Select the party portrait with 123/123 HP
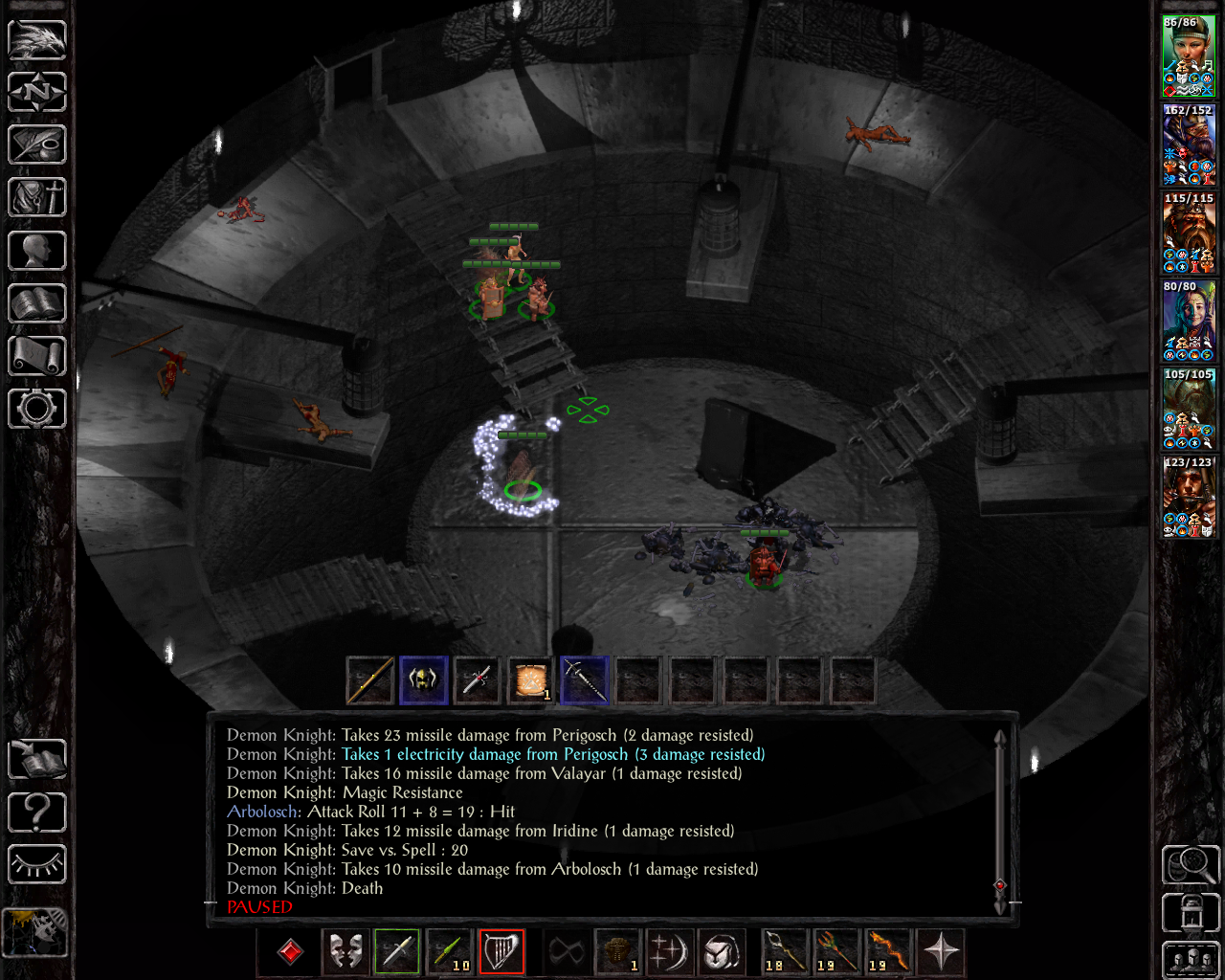Image resolution: width=1225 pixels, height=980 pixels. (1188, 497)
